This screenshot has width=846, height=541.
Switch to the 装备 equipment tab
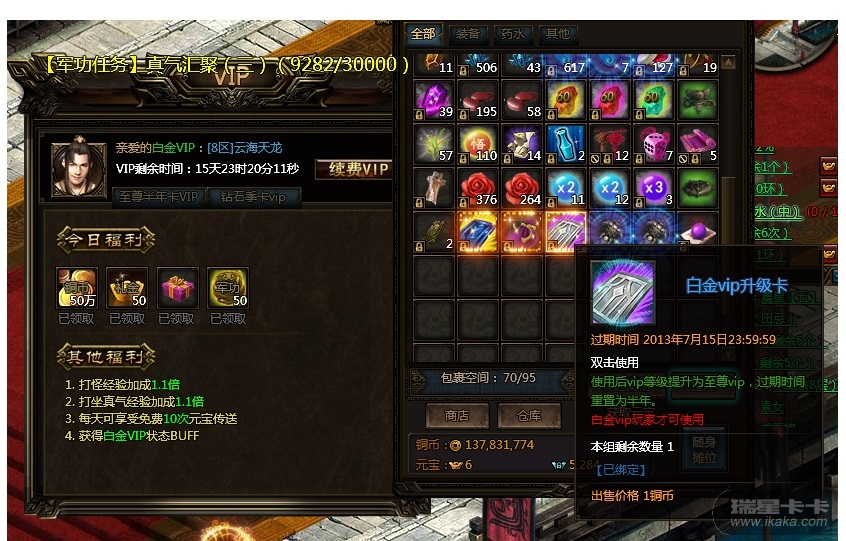[x=468, y=33]
